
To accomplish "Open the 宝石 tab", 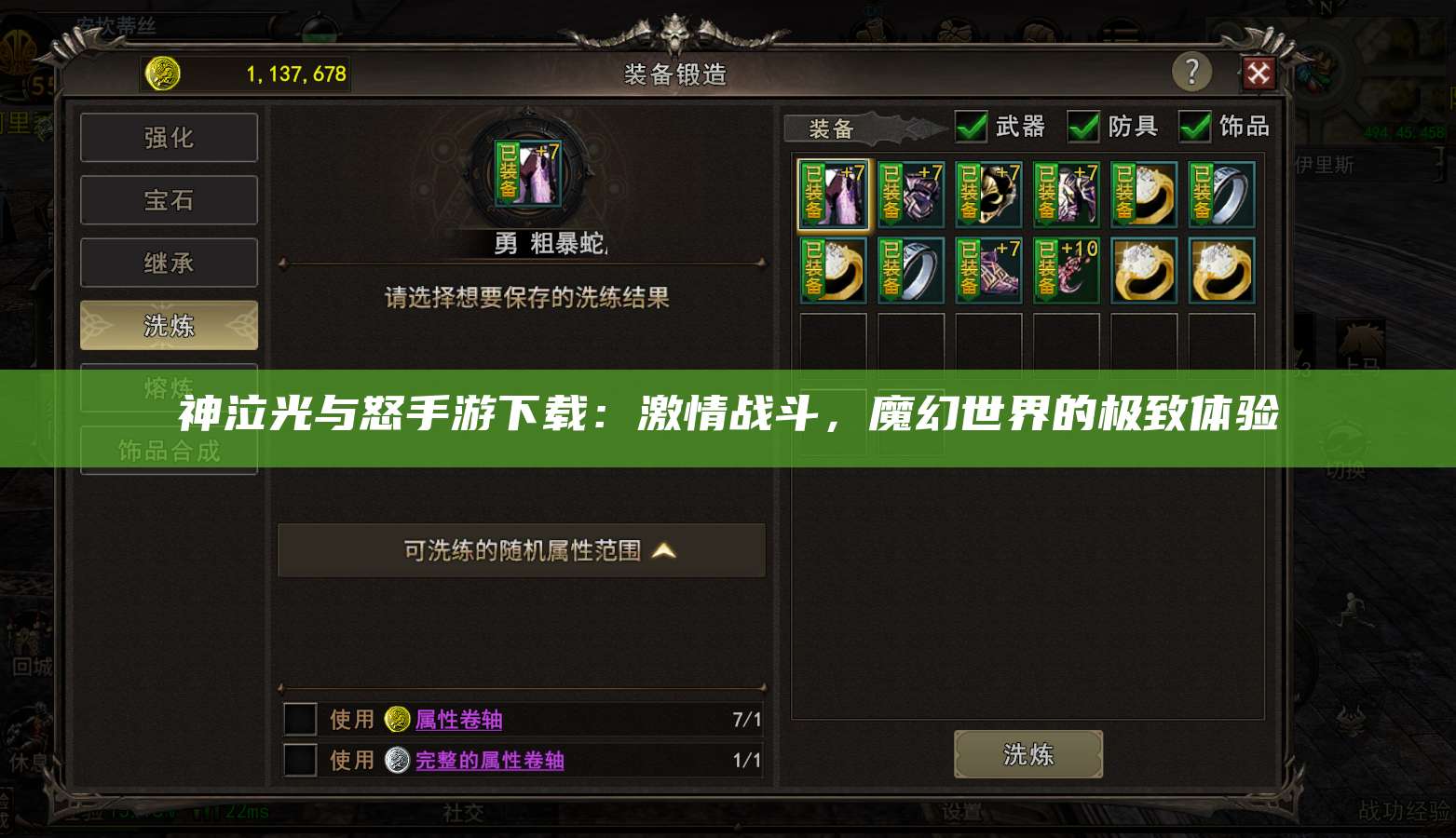I will [x=169, y=199].
